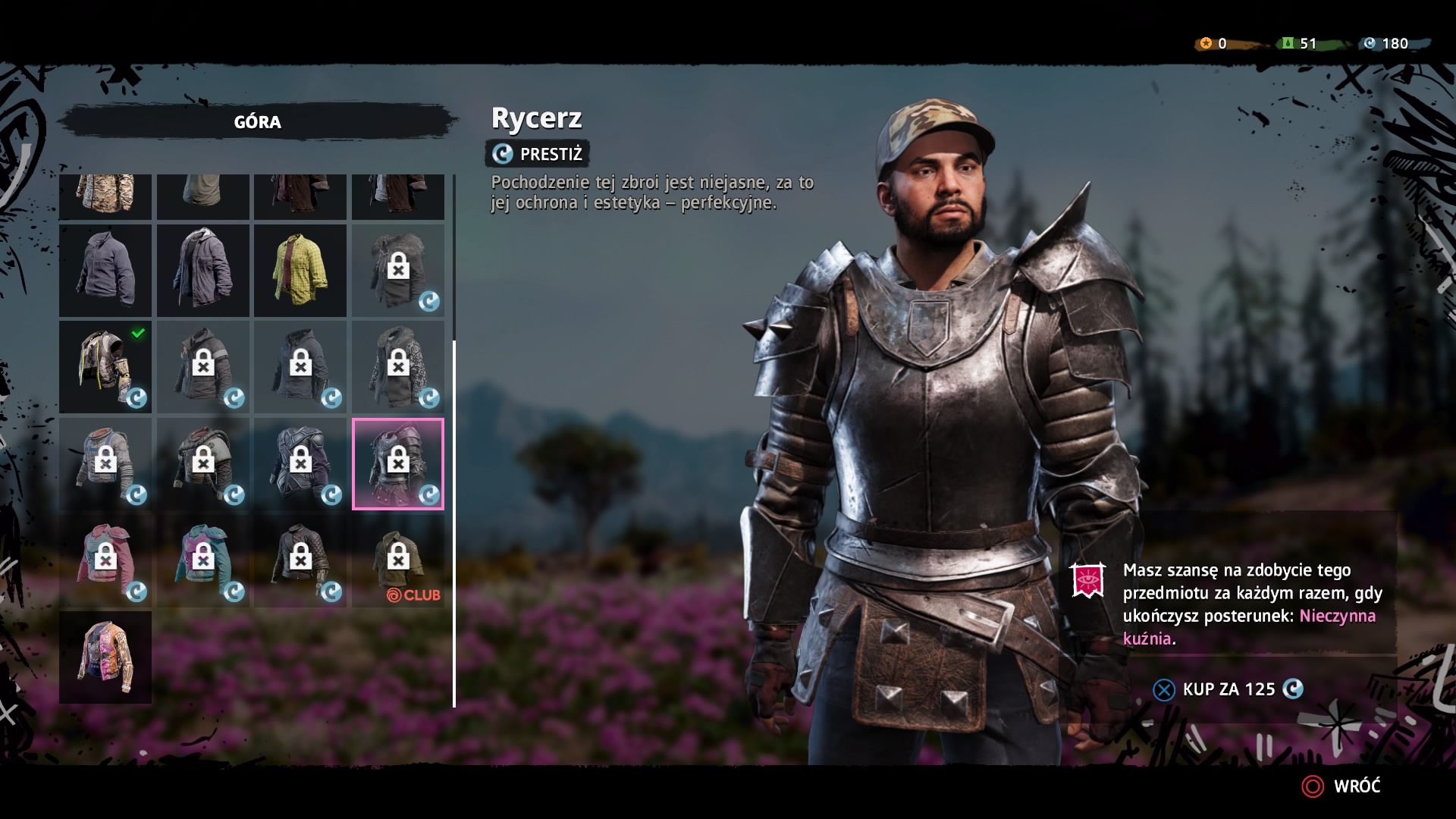1456x819 pixels.
Task: Choose the equipped jacket with green checkmark
Action: click(105, 367)
